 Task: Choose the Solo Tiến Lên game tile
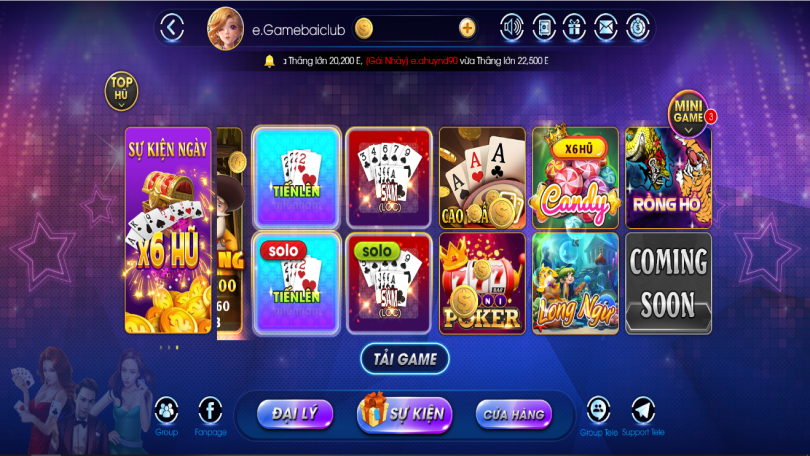pos(295,282)
